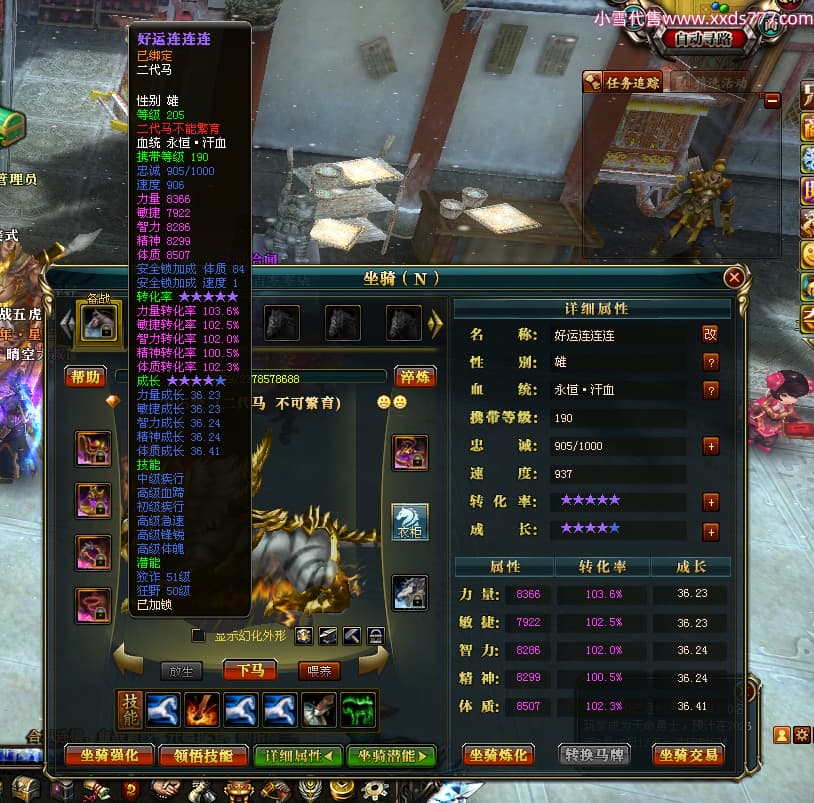Choose the 领悟技能 learn skill button
Image resolution: width=814 pixels, height=803 pixels.
[202, 755]
